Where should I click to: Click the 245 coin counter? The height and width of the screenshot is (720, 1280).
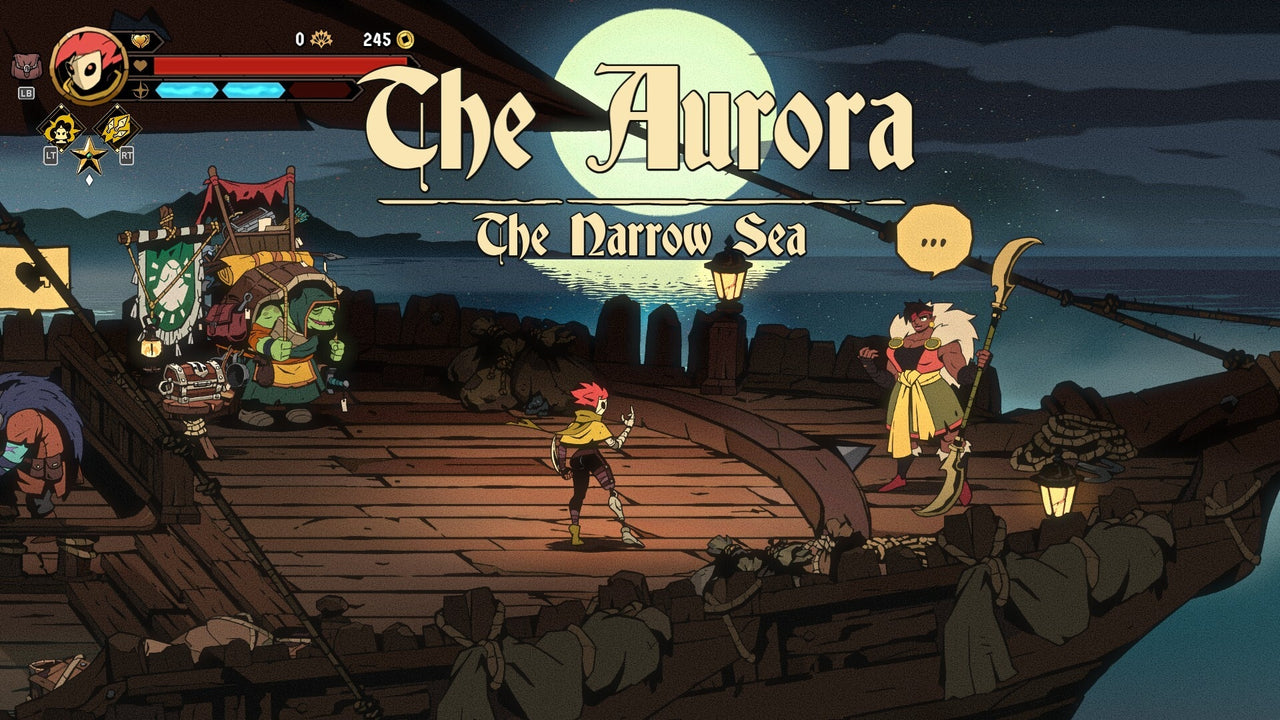click(377, 39)
